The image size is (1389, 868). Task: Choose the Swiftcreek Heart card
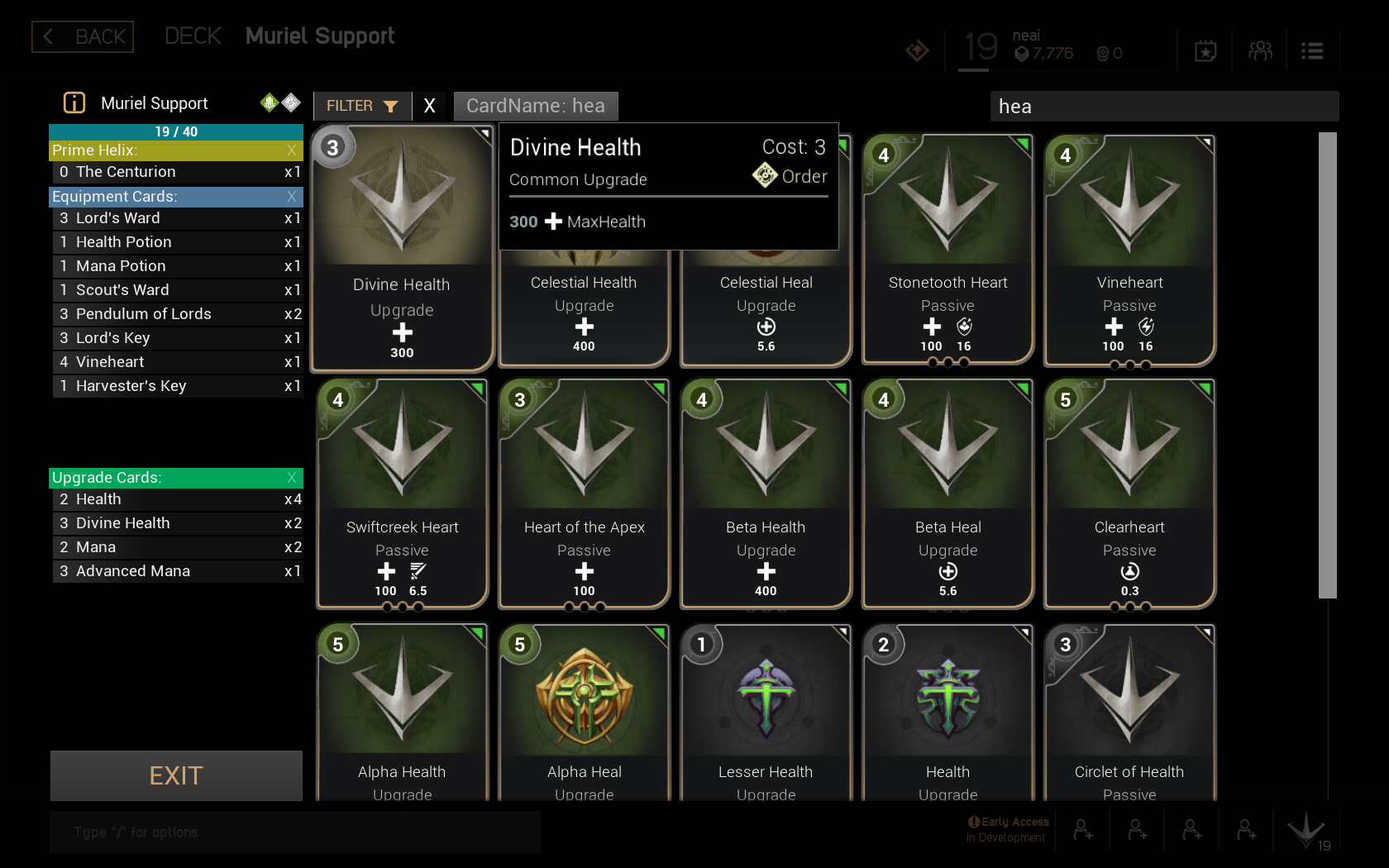pos(402,493)
